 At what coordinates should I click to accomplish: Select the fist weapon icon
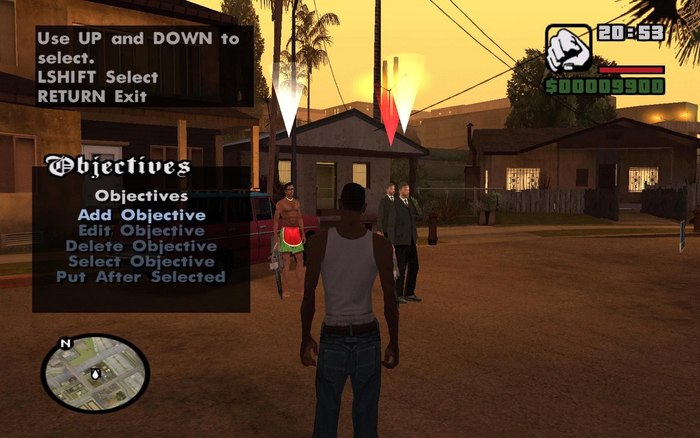568,48
